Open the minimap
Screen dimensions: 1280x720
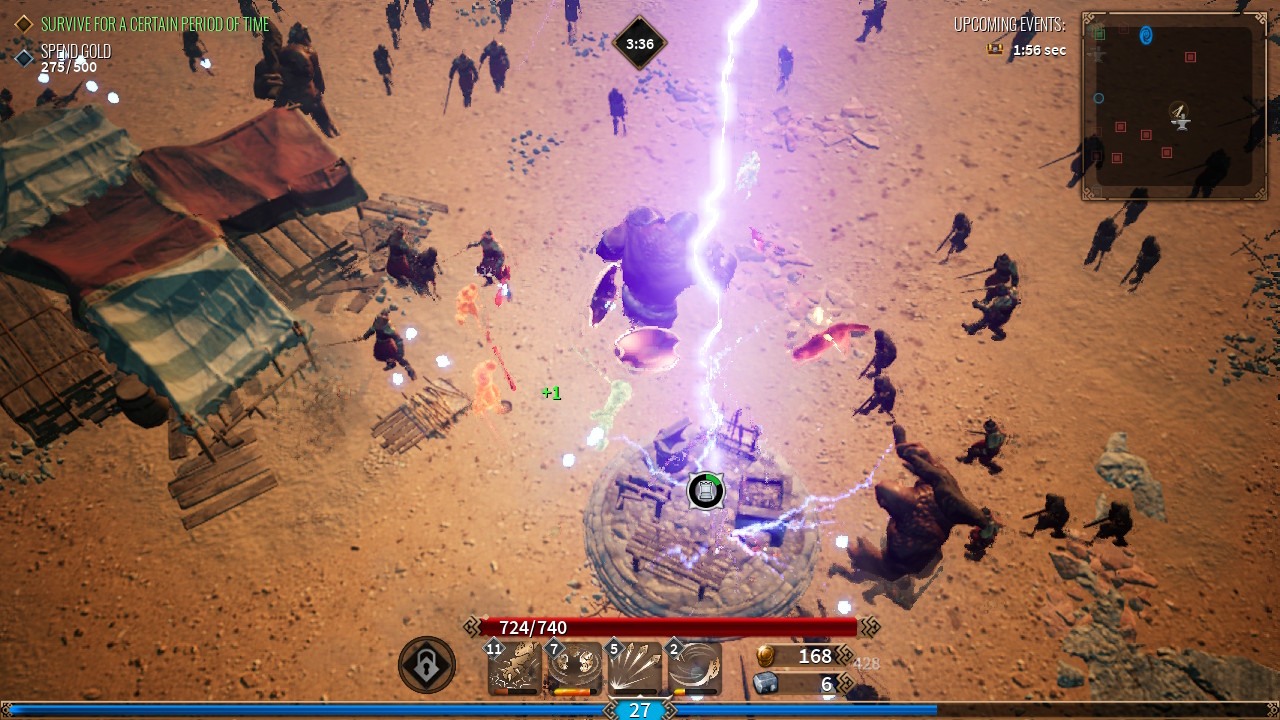click(x=1174, y=106)
